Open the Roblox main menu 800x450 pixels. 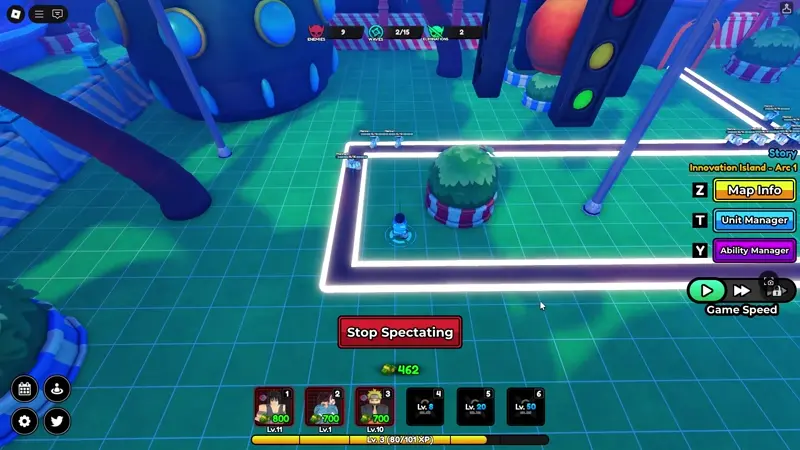tap(14, 14)
